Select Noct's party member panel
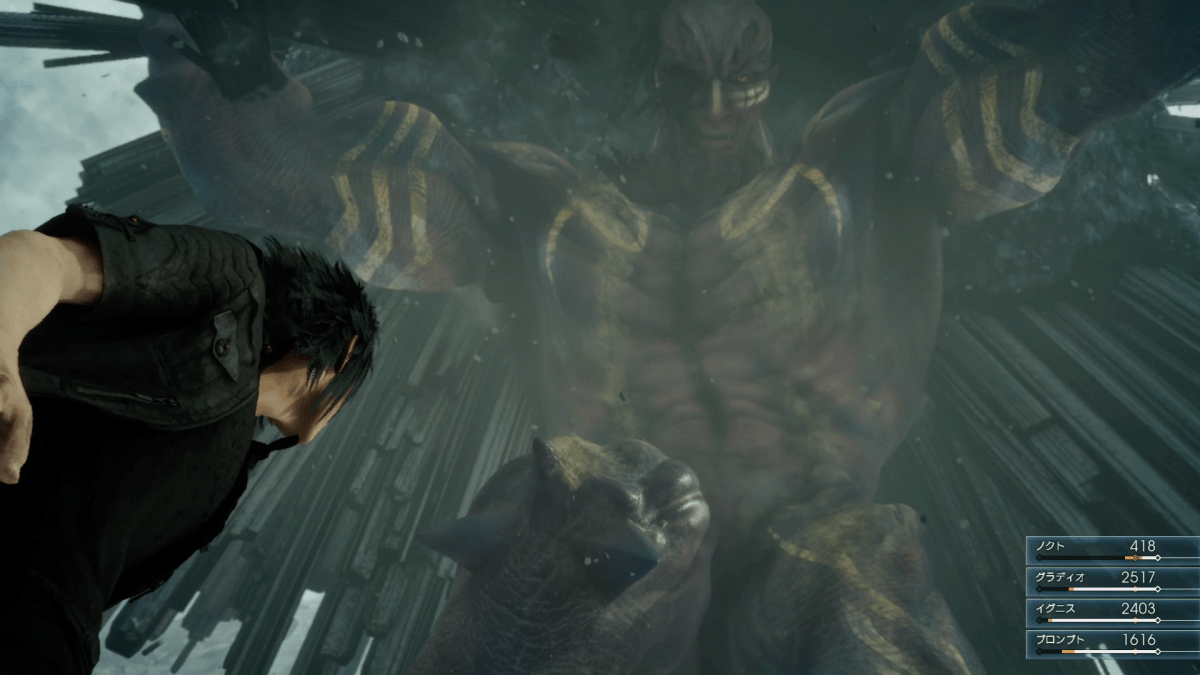The width and height of the screenshot is (1200, 675). coord(1112,549)
